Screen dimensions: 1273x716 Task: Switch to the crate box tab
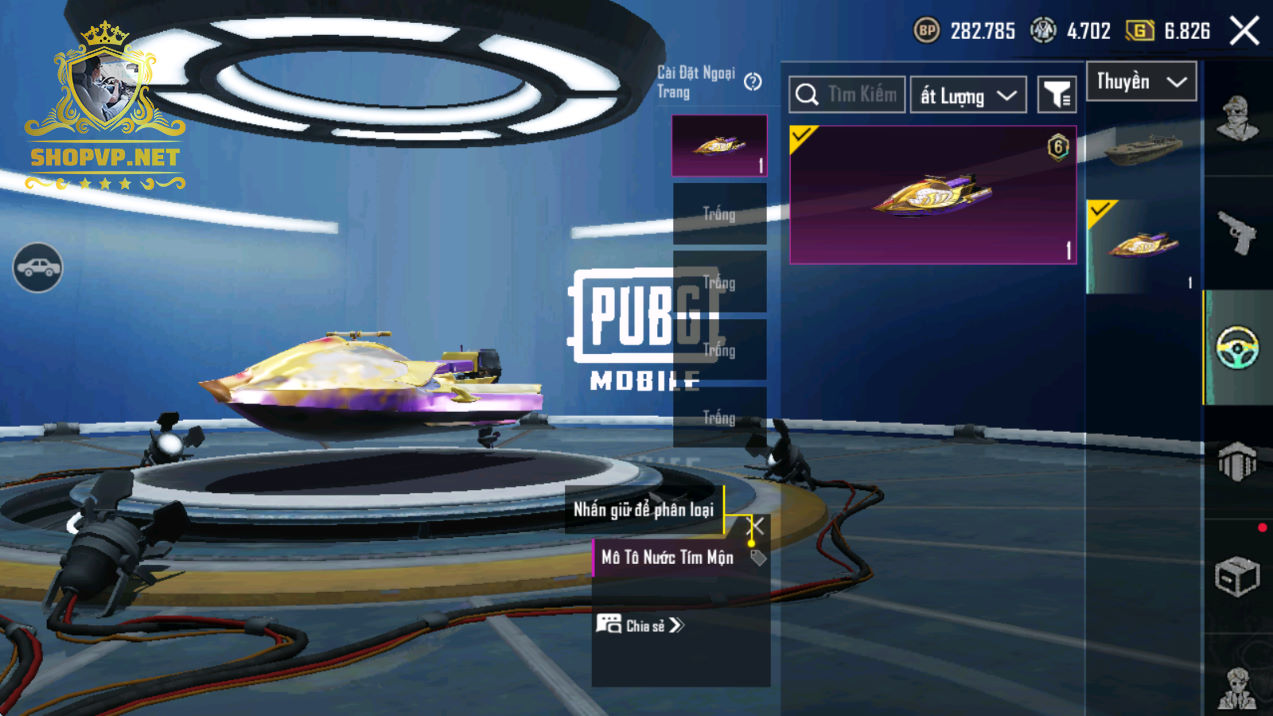[1238, 577]
